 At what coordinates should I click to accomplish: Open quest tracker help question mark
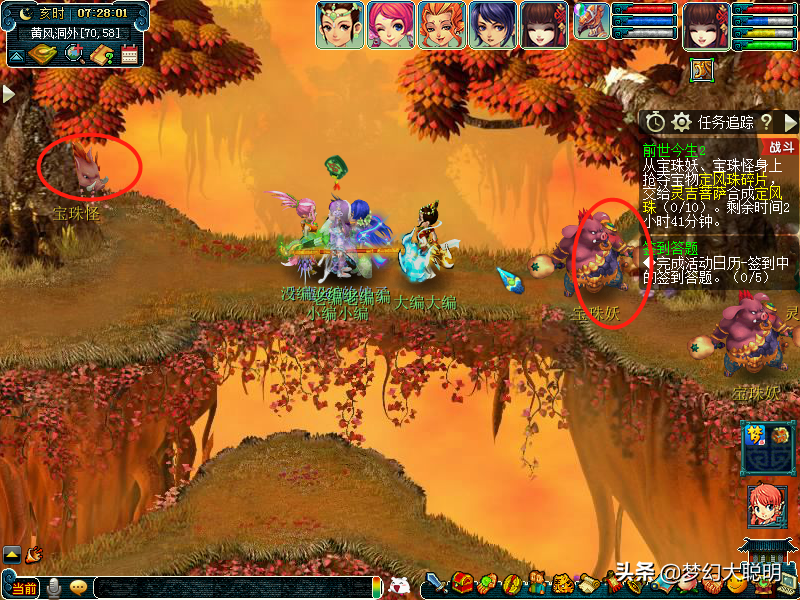point(765,121)
